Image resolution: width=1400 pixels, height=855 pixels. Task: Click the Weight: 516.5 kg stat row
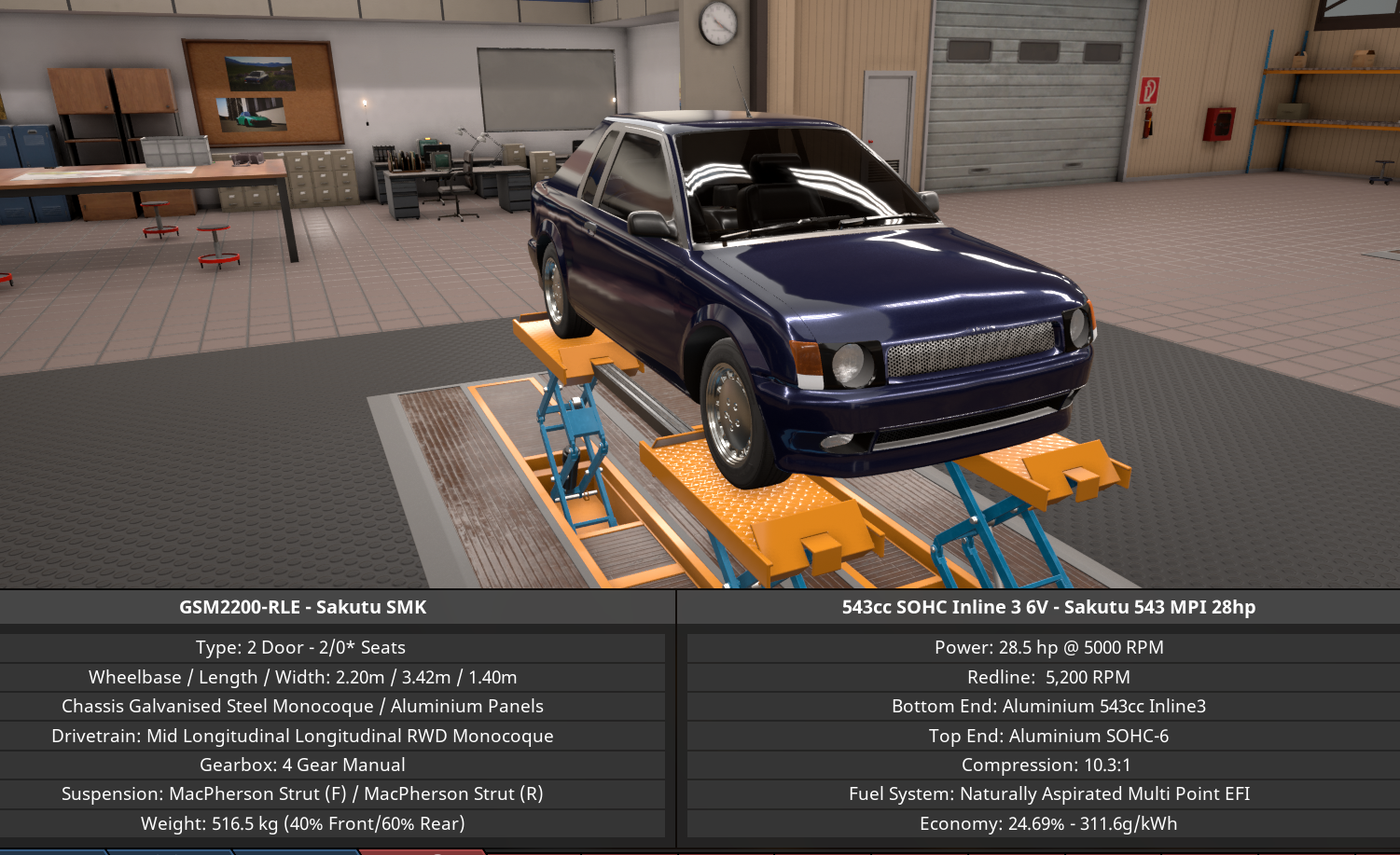[303, 823]
